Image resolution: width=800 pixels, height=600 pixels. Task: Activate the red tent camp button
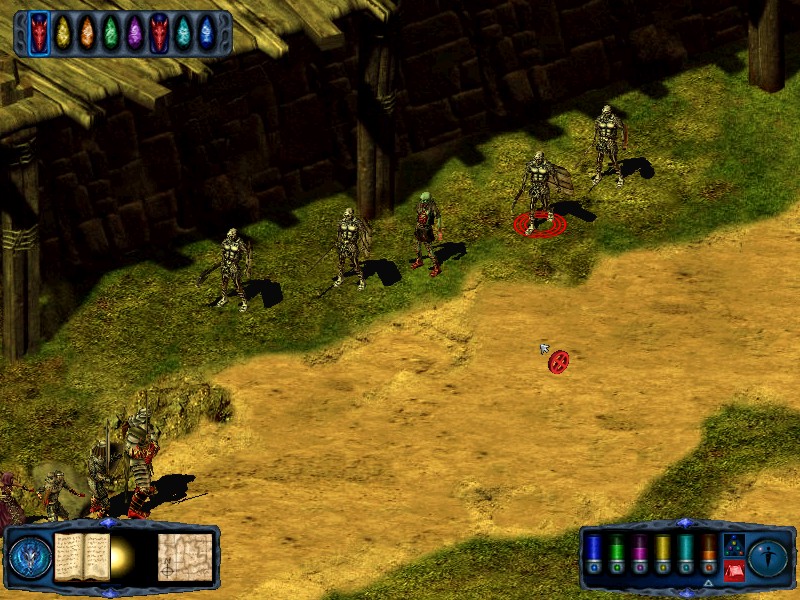point(734,571)
